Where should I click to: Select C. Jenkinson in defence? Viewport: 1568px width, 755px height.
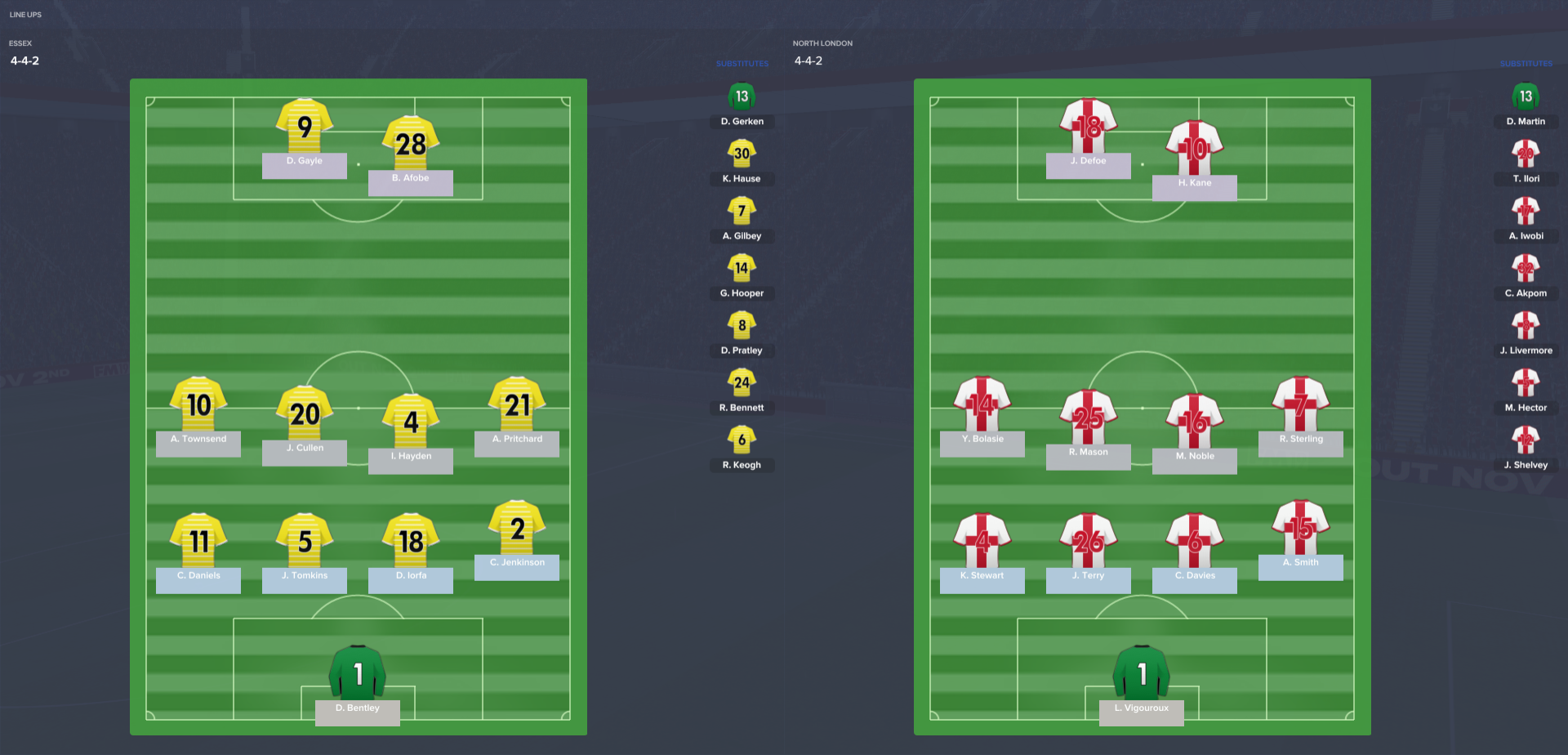coord(517,529)
